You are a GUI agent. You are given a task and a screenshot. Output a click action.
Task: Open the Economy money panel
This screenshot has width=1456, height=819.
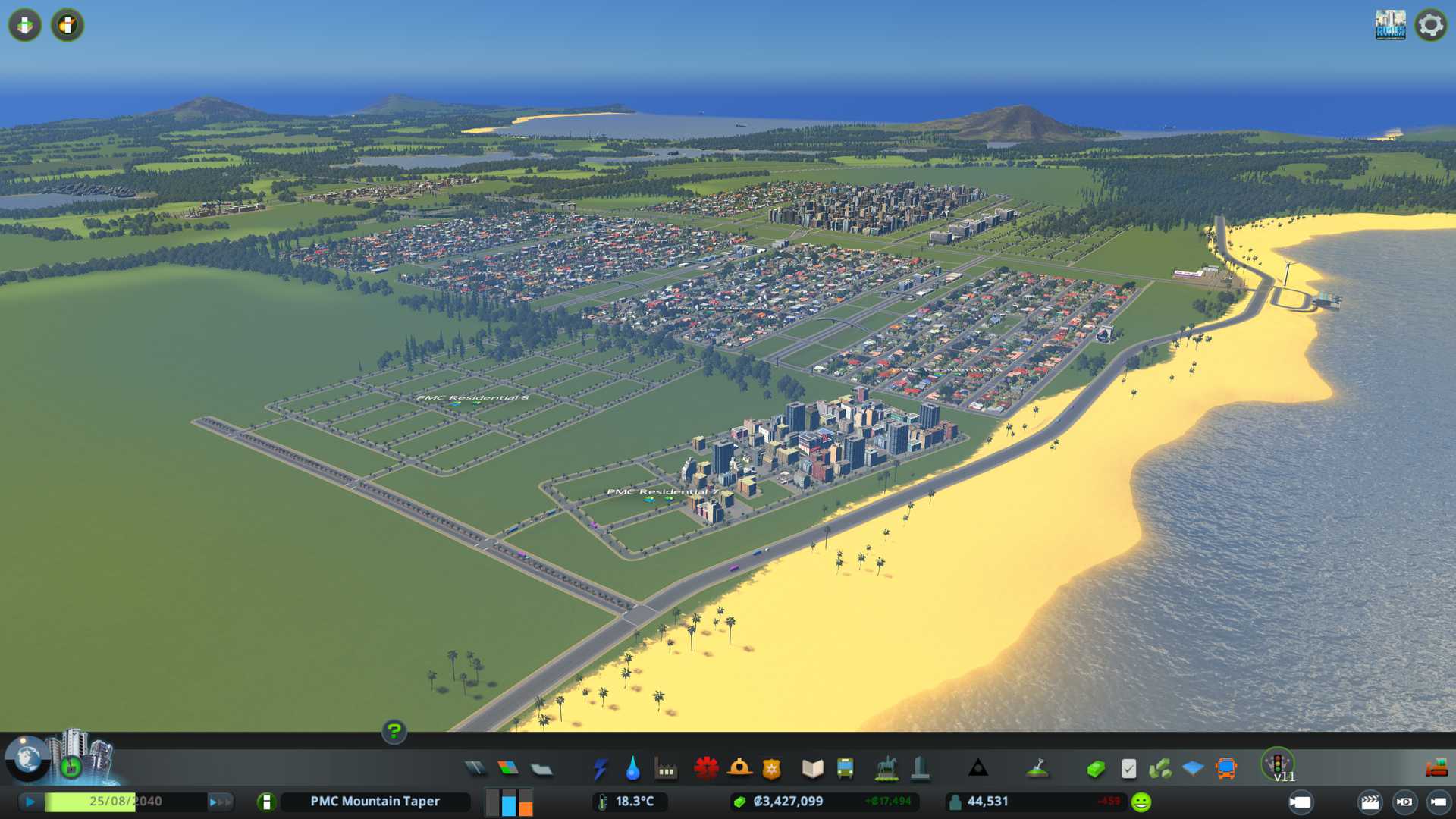tap(1095, 769)
